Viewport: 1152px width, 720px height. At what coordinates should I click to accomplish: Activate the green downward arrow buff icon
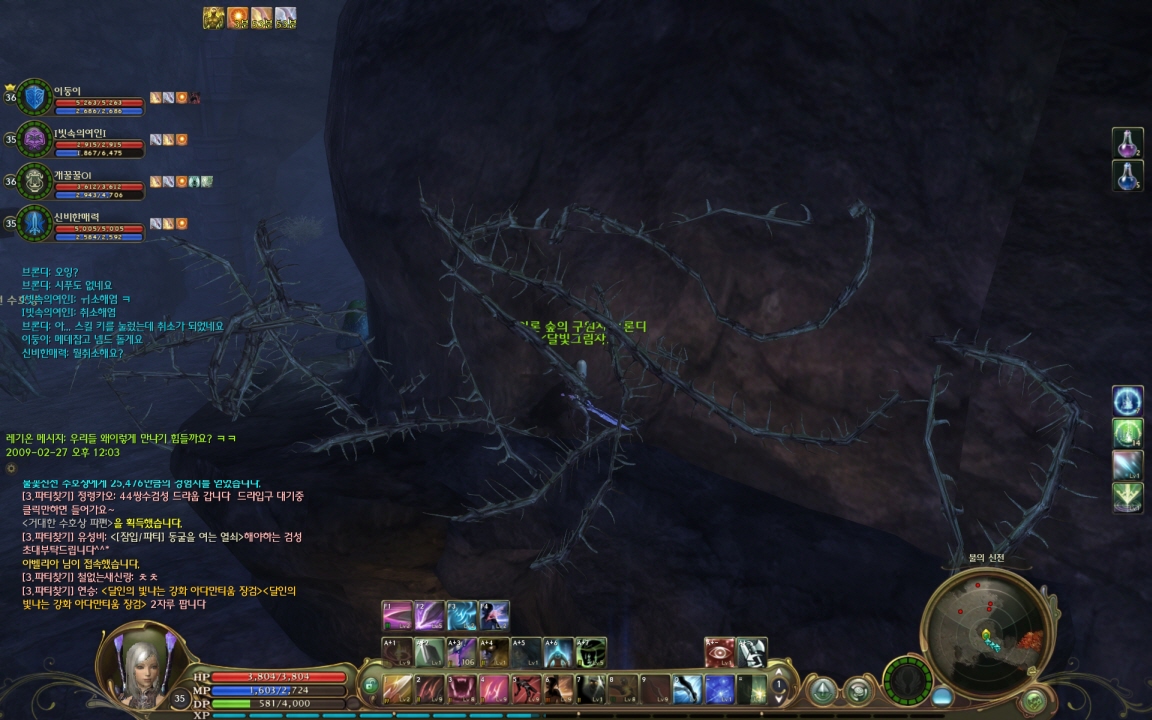tap(1127, 497)
